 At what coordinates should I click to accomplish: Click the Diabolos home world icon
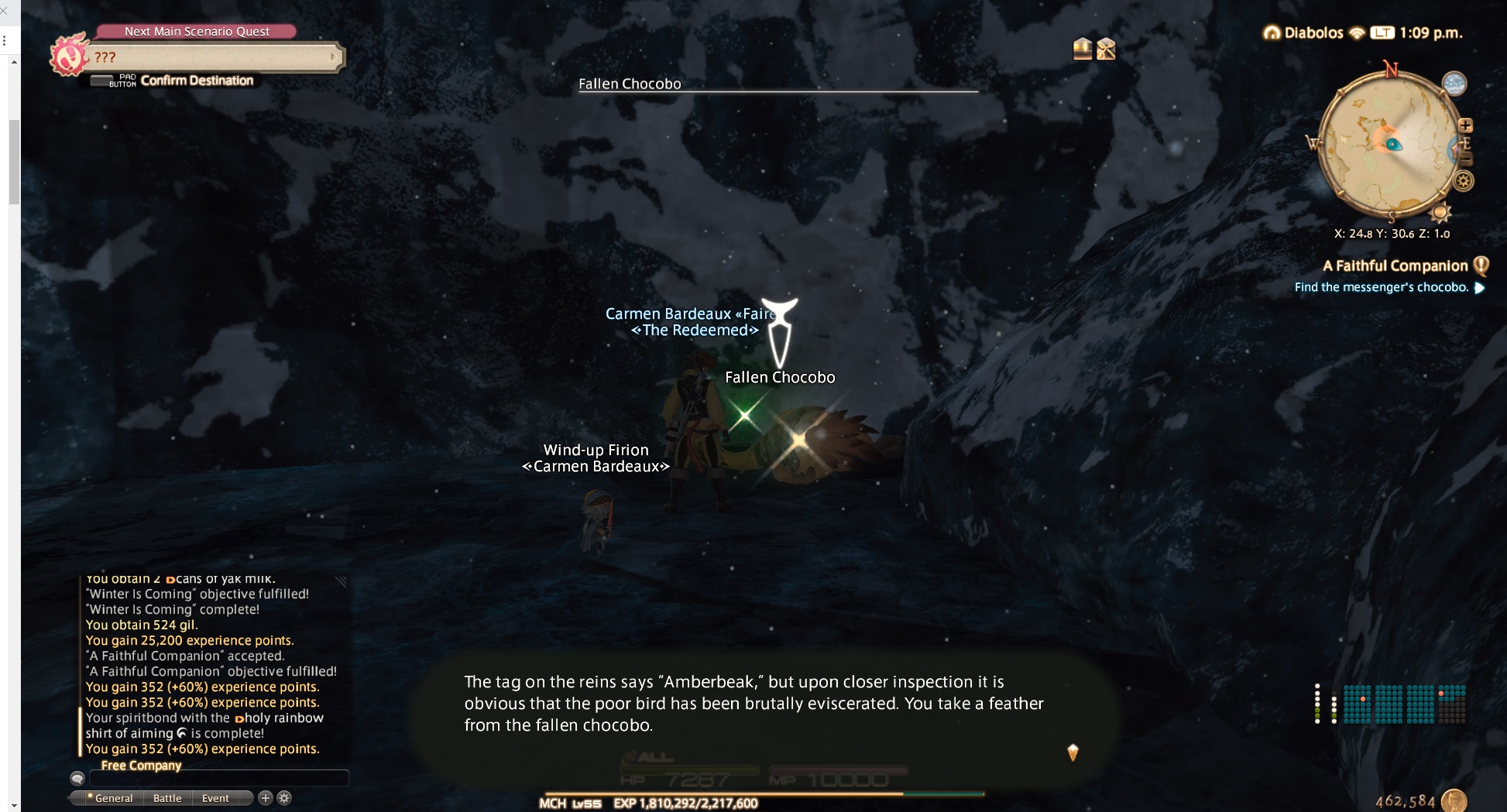[x=1272, y=33]
